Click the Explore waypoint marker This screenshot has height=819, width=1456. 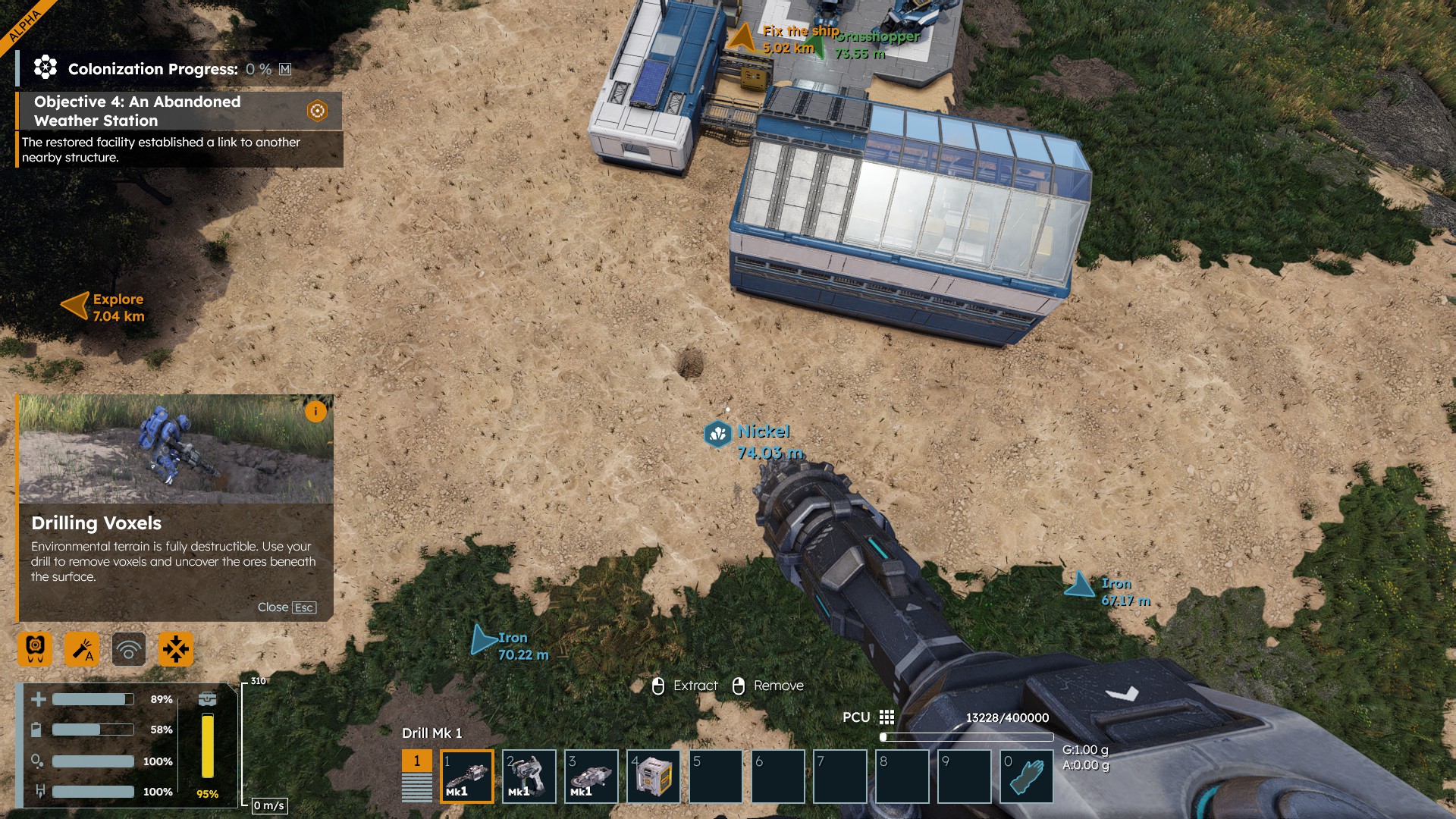click(76, 306)
